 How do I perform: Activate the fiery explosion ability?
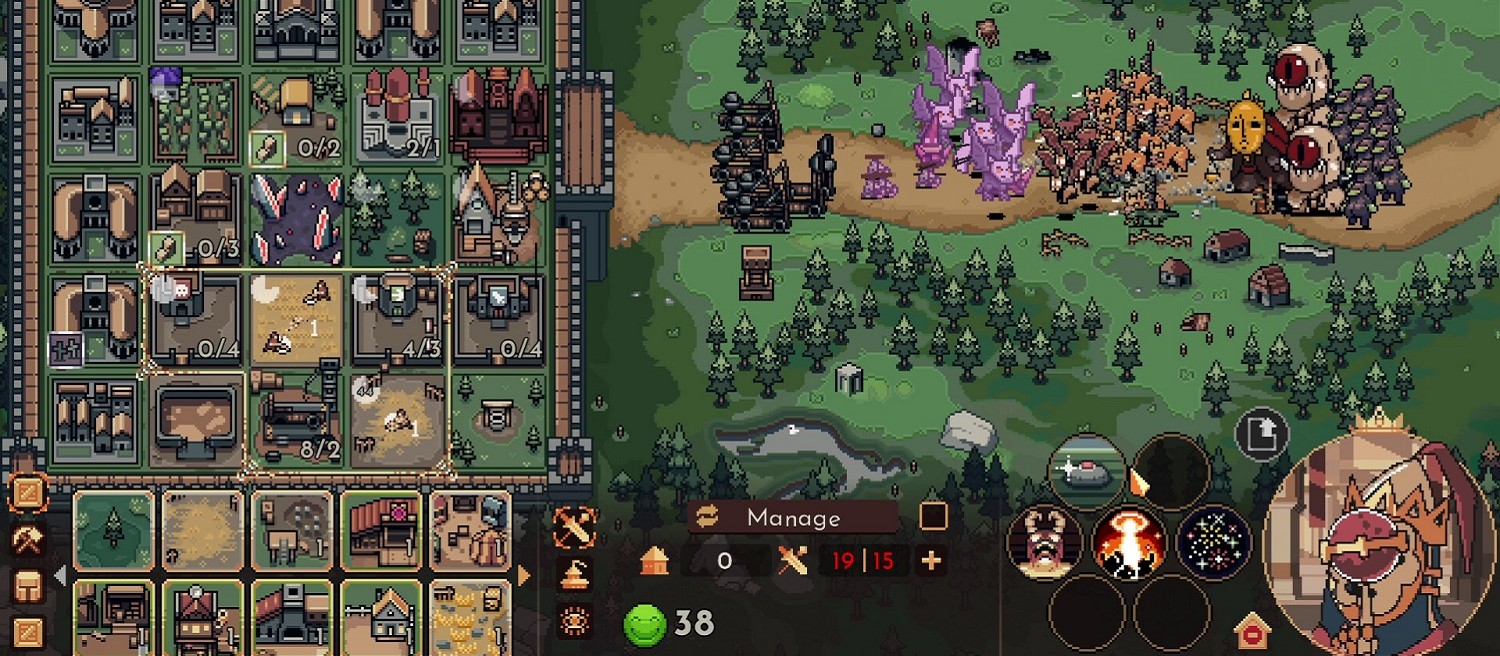point(1130,543)
